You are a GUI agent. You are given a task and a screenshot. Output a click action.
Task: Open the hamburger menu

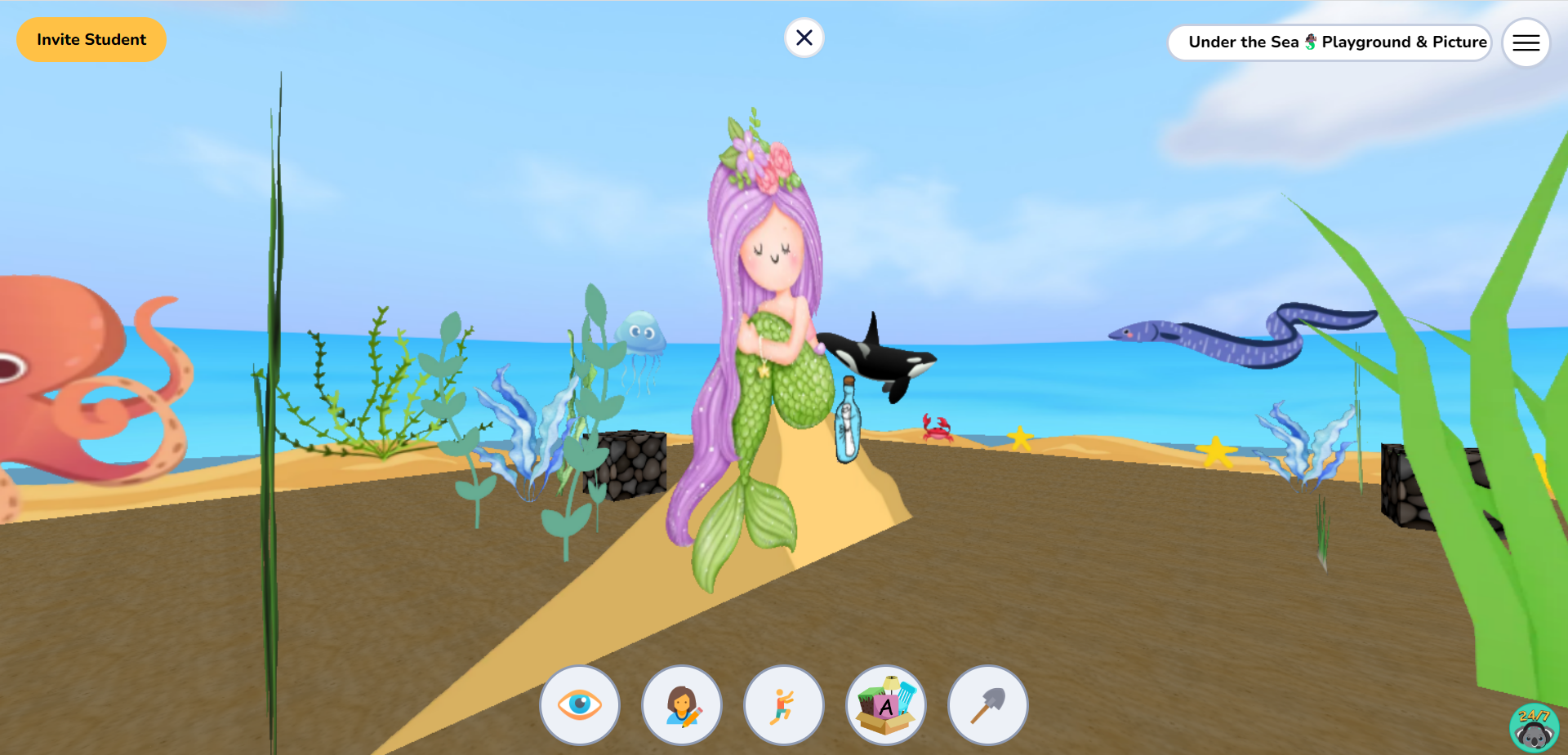[x=1526, y=42]
